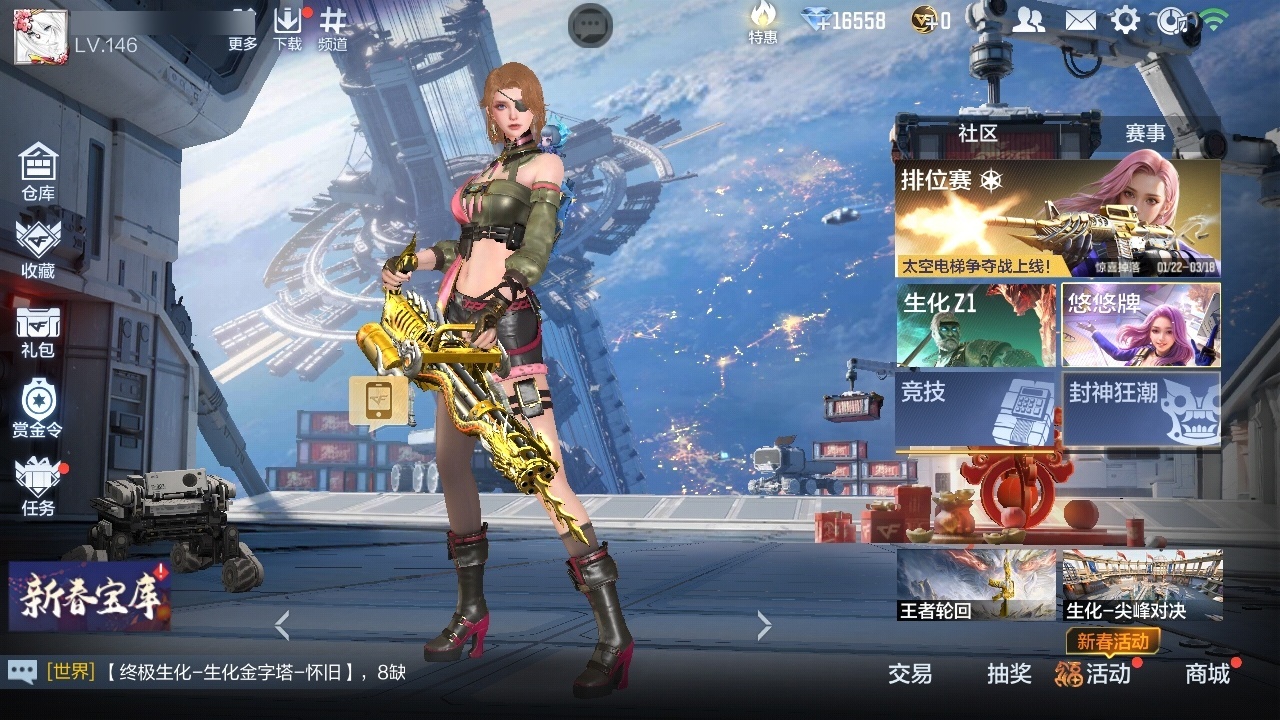Screen dimensions: 1280x720
Task: Open the 赏金令 bounty pass
Action: coord(38,408)
